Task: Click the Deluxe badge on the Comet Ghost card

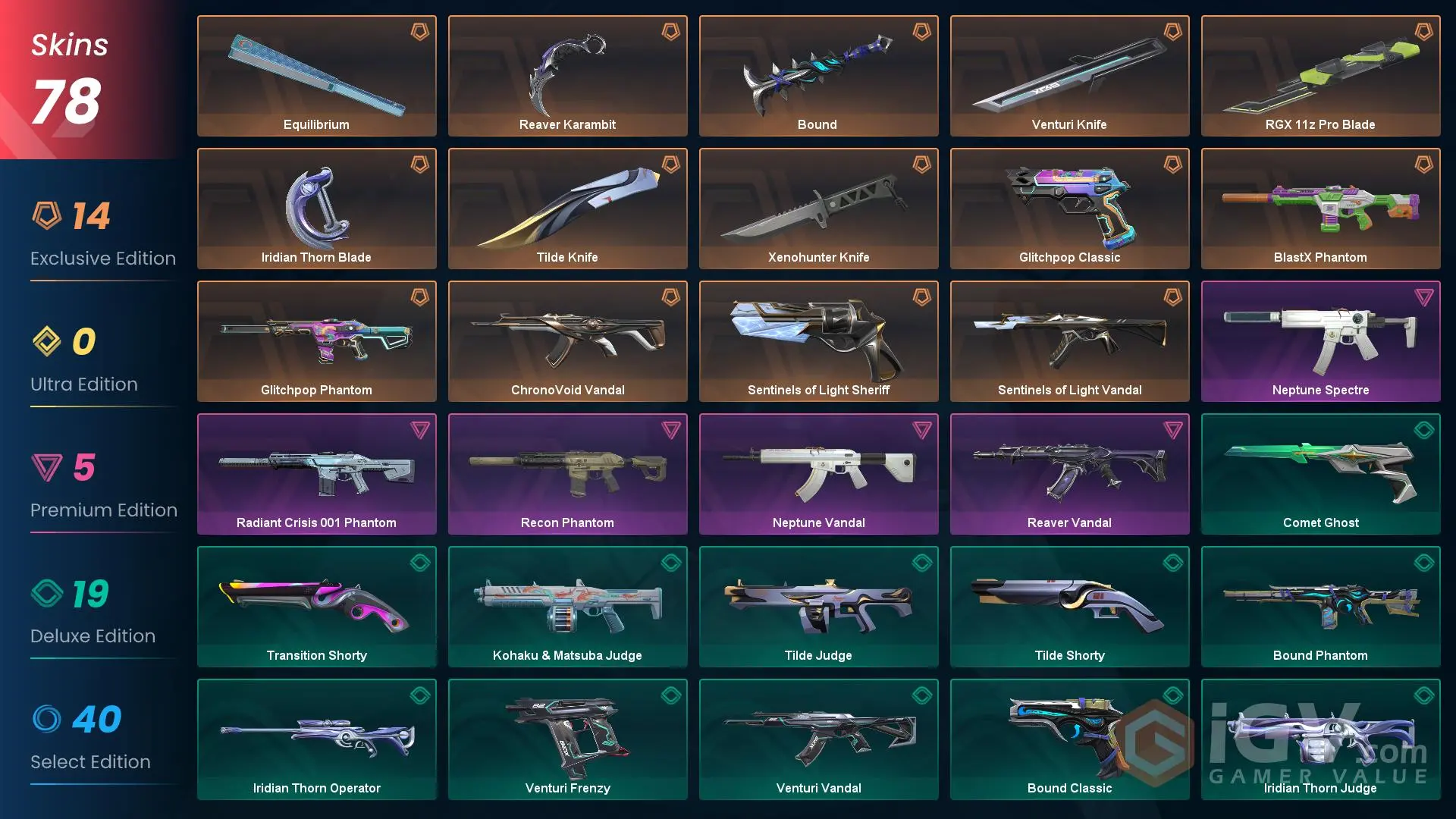Action: coord(1427,431)
